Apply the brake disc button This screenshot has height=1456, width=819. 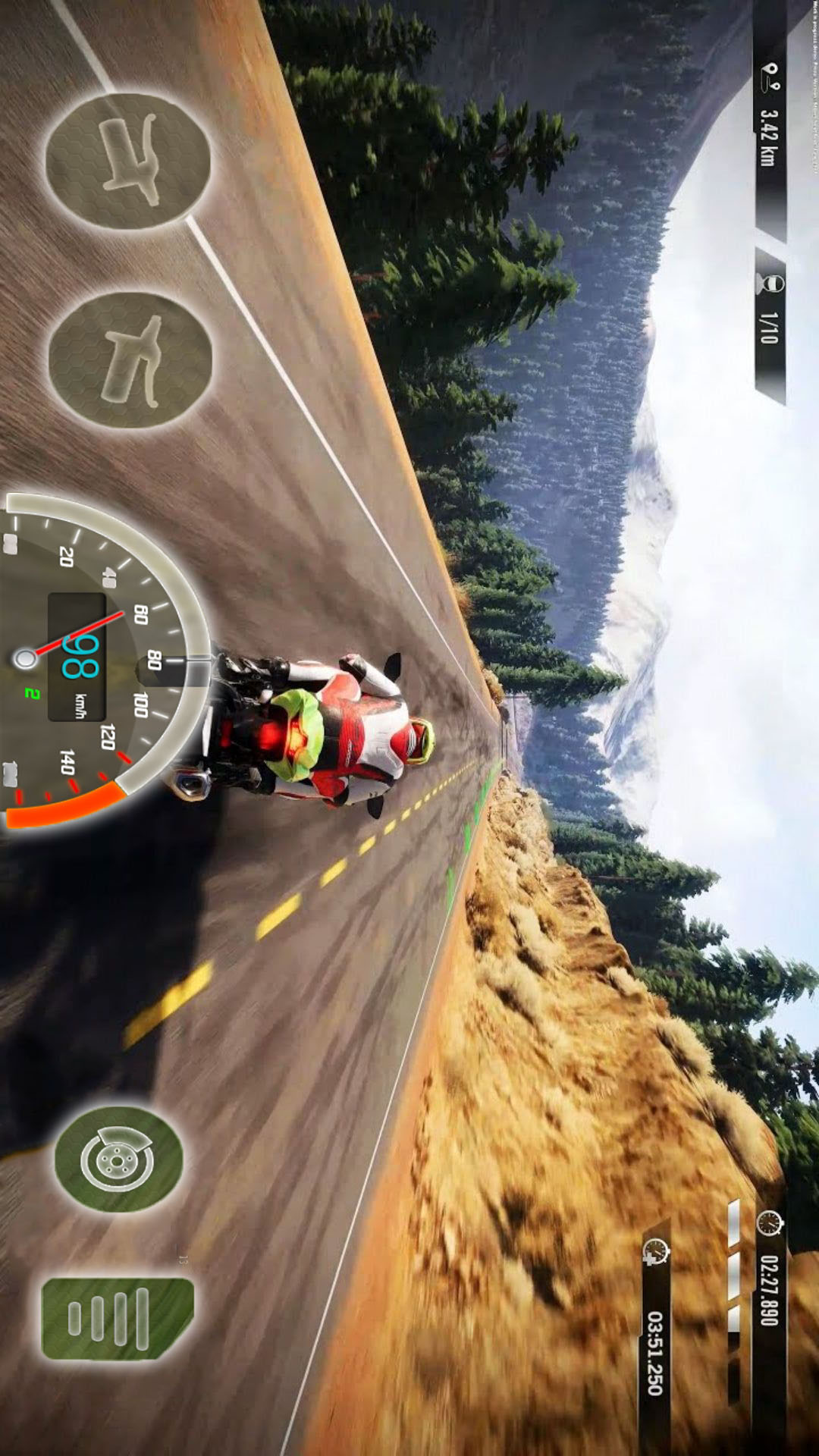point(118,1158)
